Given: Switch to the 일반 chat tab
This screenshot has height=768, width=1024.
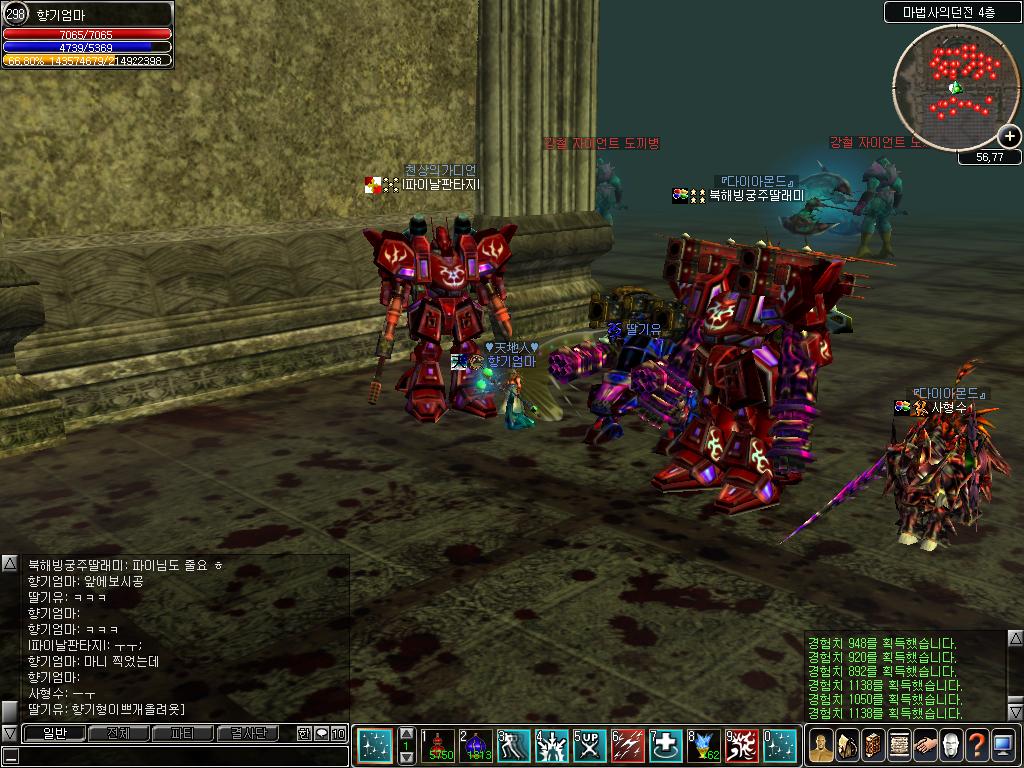Looking at the screenshot, I should point(53,733).
